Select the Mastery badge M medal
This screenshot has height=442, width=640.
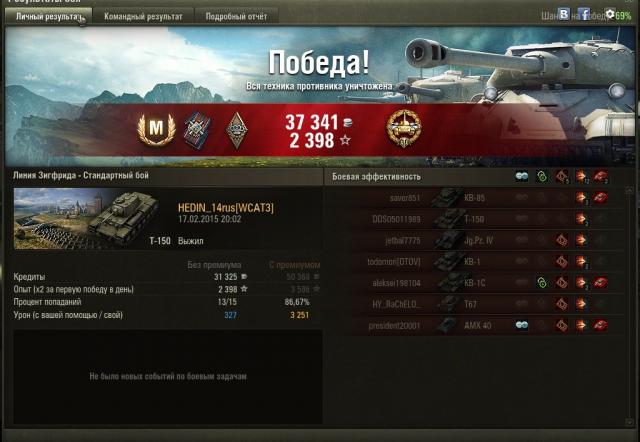coord(158,127)
